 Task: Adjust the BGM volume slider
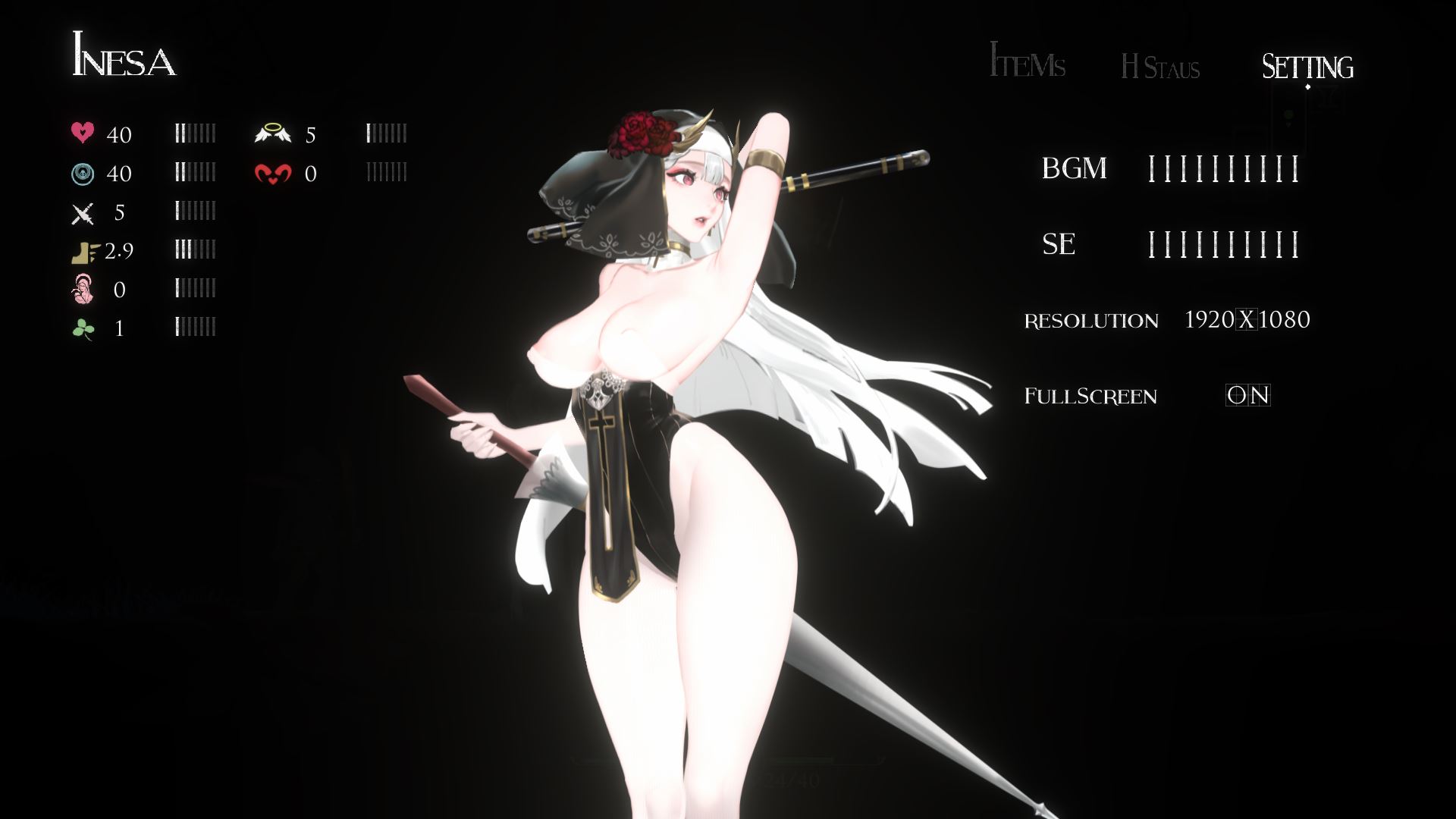[x=1223, y=168]
